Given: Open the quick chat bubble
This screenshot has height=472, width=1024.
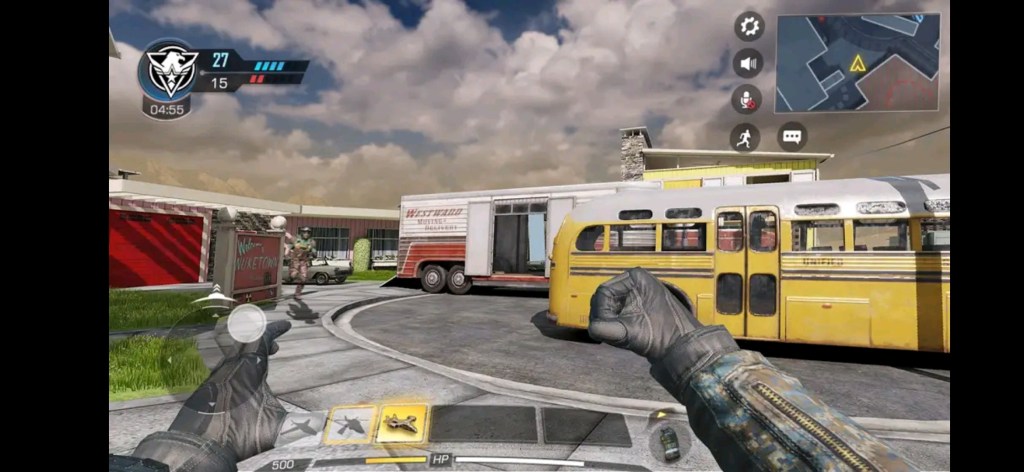Looking at the screenshot, I should click(x=792, y=137).
